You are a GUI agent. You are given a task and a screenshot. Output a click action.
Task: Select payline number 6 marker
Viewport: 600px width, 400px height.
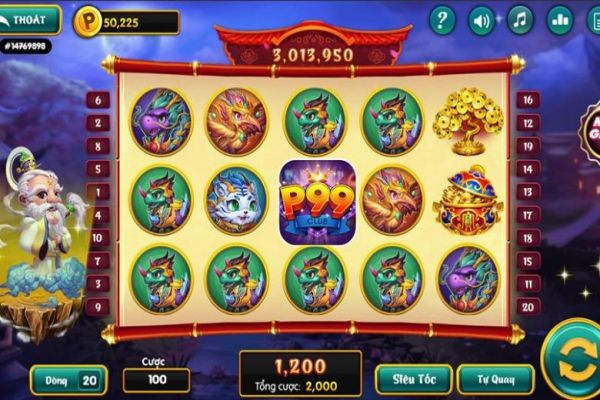click(97, 100)
